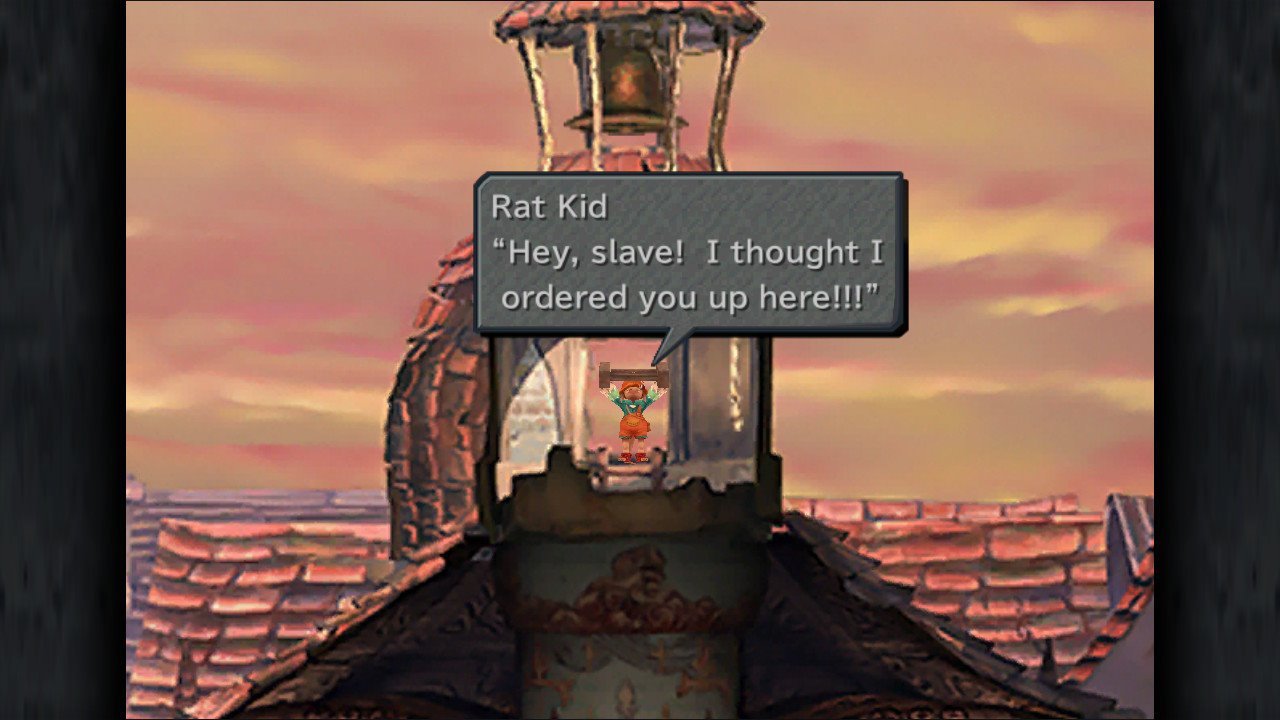Viewport: 1280px width, 720px height.
Task: Click the words 'ordered you up here!!!'
Action: coord(688,297)
